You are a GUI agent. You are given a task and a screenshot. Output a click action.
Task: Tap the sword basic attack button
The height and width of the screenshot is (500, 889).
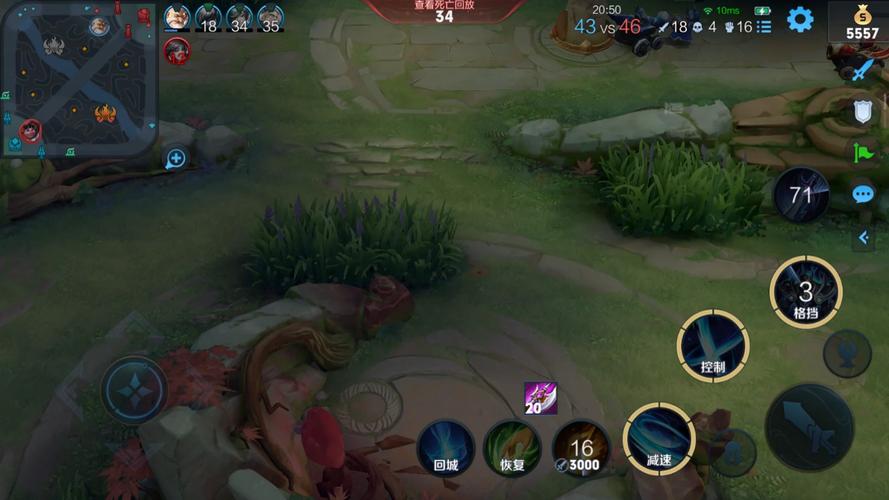pyautogui.click(x=808, y=427)
